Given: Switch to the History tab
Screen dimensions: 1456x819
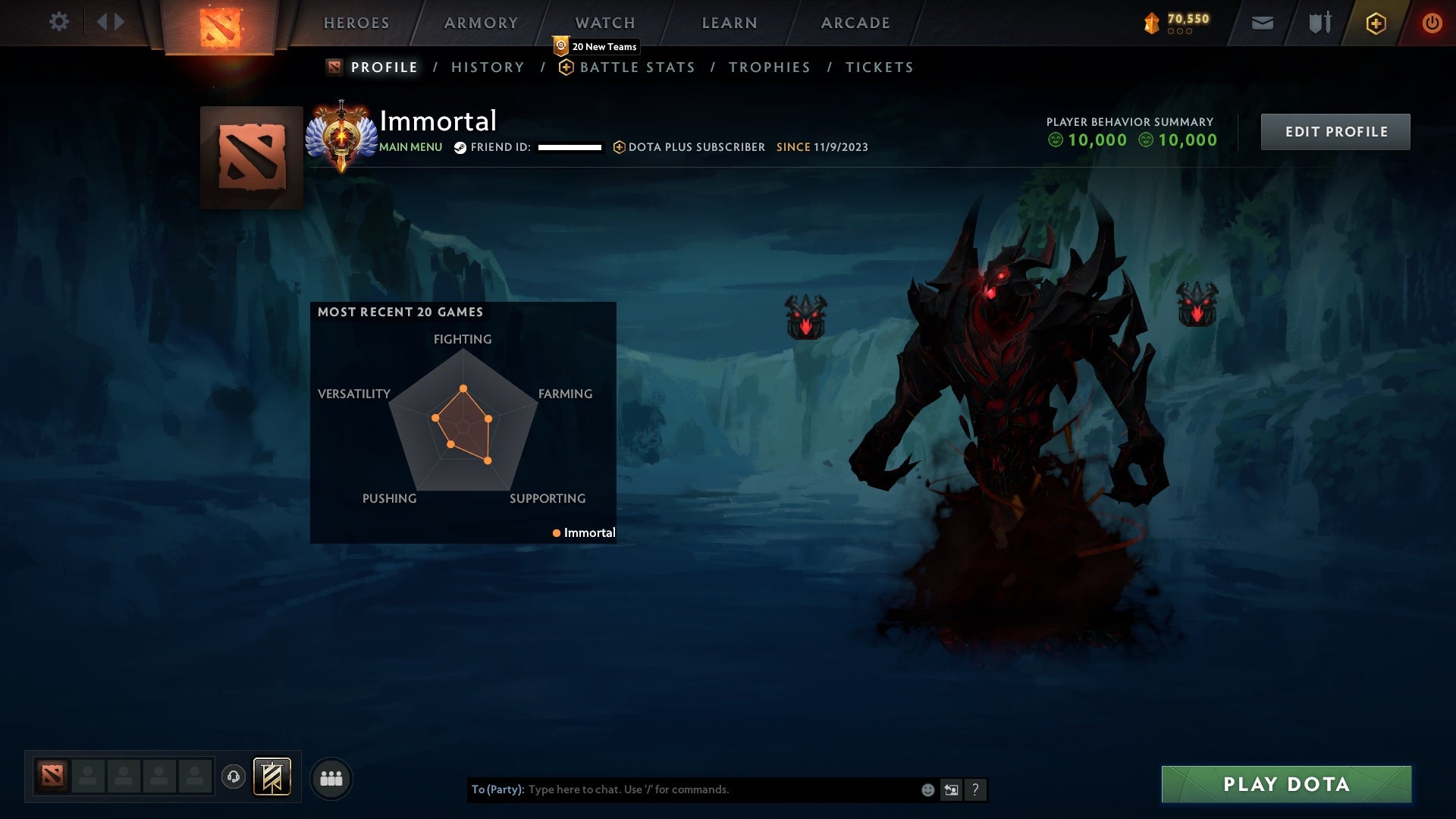Looking at the screenshot, I should pos(488,67).
